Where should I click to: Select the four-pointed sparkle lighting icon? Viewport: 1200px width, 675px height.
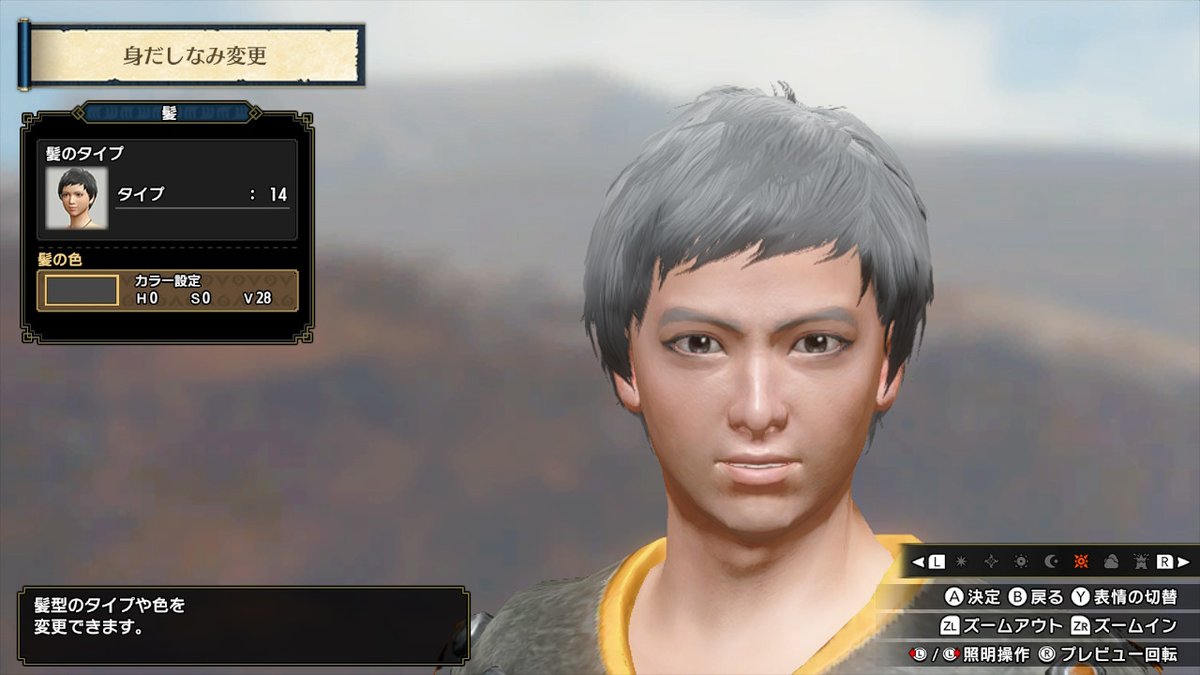992,562
